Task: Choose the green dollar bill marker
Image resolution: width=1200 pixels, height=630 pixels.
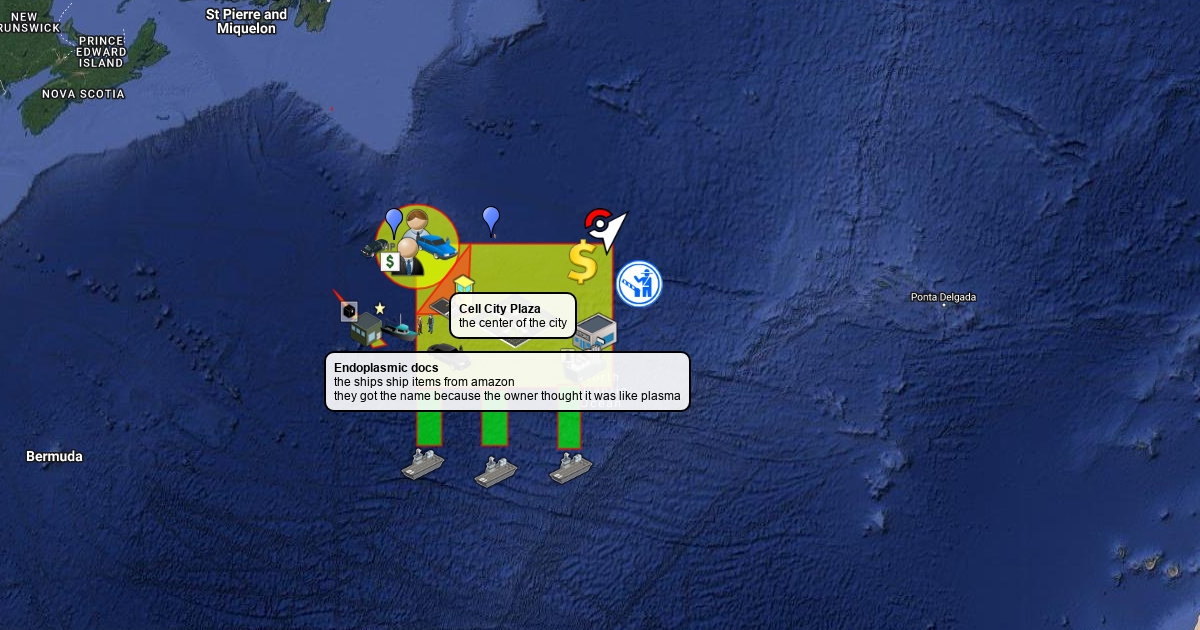Action: [390, 262]
